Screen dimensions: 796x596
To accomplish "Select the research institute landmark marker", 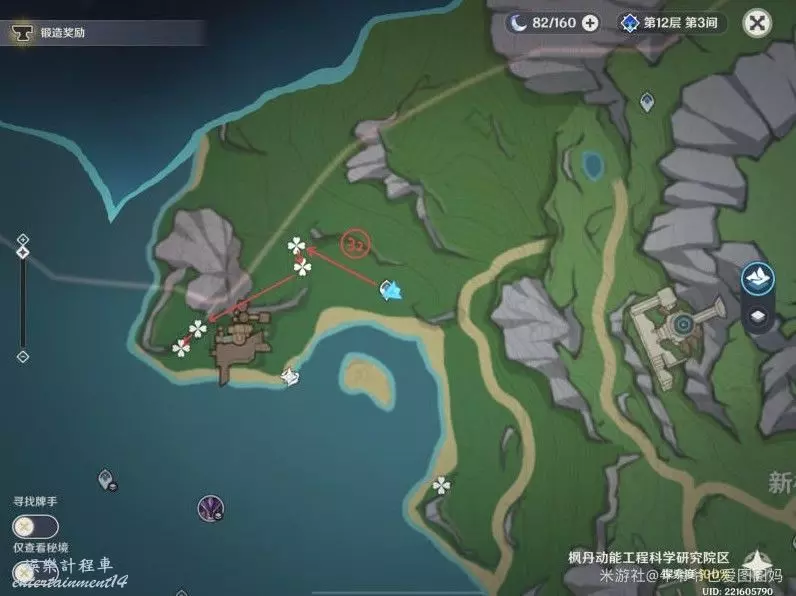I will tap(684, 323).
